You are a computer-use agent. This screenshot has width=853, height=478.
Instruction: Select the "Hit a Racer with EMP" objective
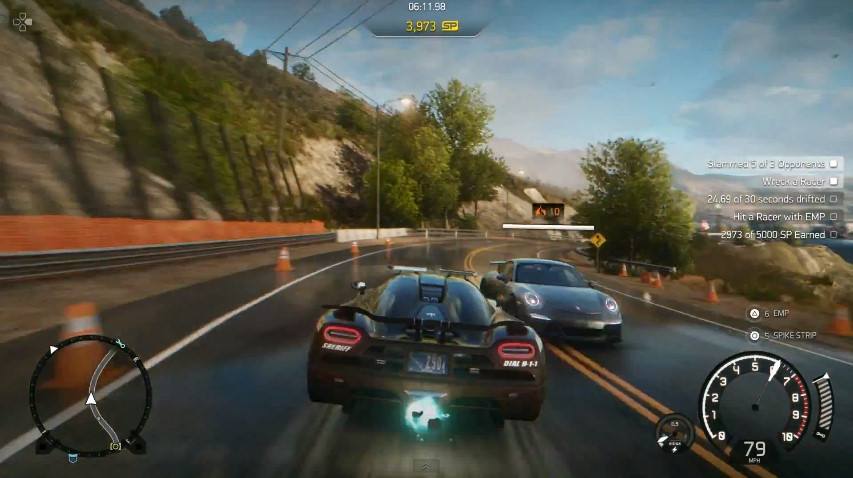point(785,216)
